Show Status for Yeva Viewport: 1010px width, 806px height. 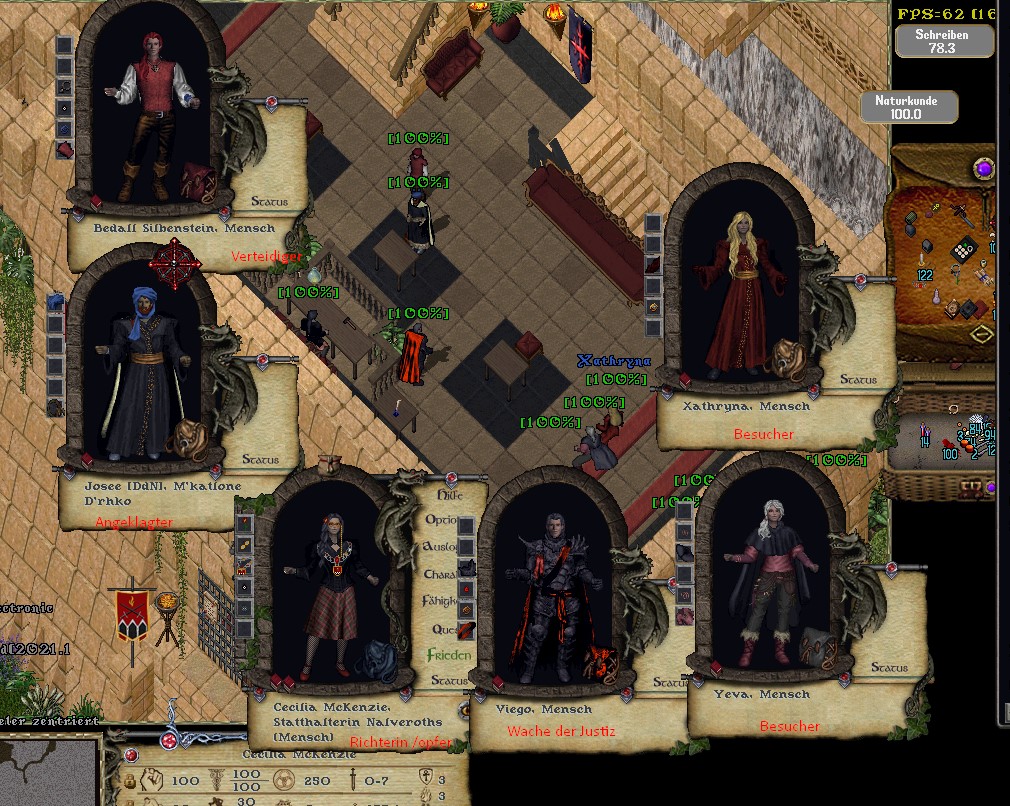tap(889, 667)
